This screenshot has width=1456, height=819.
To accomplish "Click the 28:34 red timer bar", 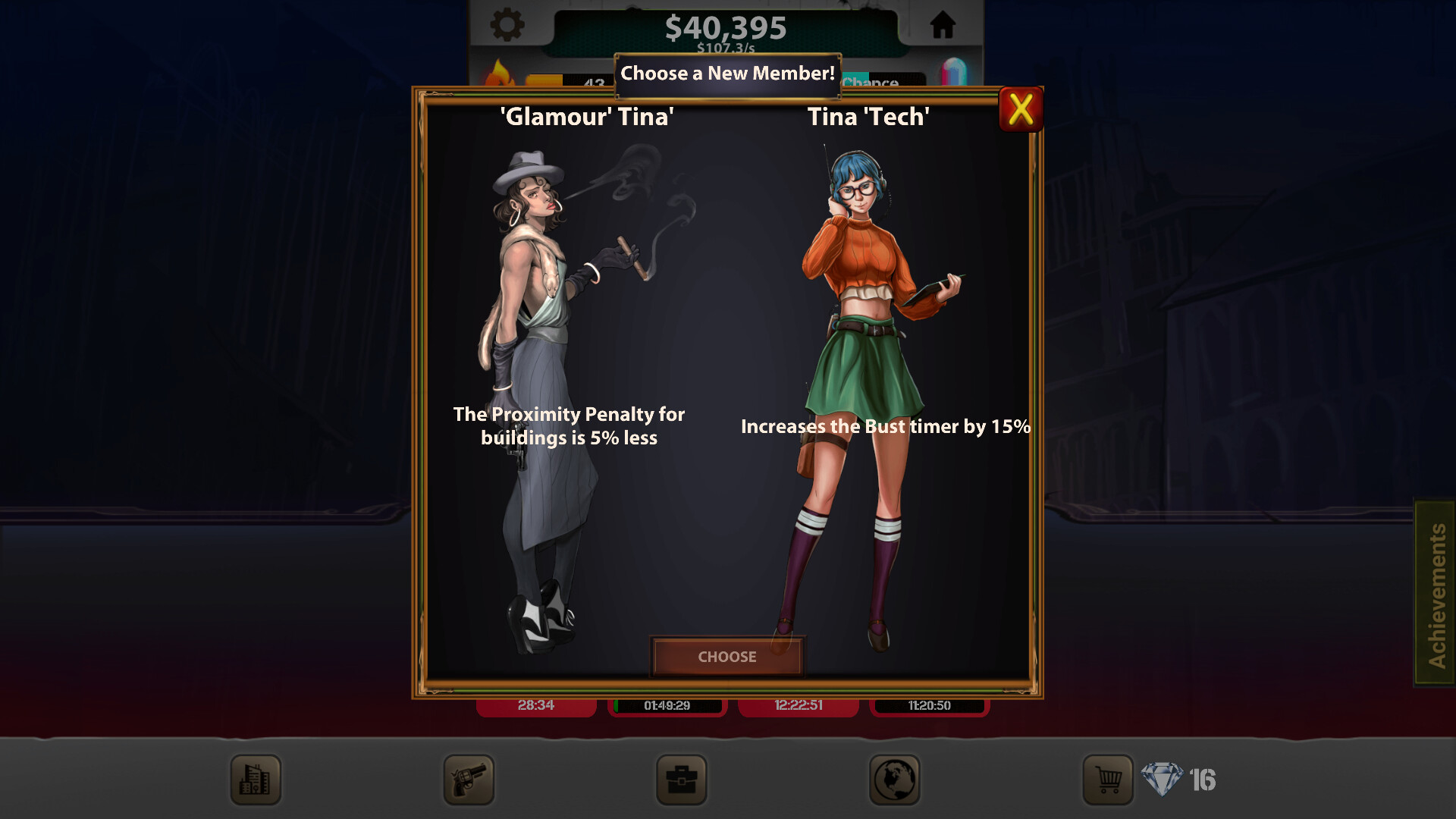I will [x=536, y=705].
